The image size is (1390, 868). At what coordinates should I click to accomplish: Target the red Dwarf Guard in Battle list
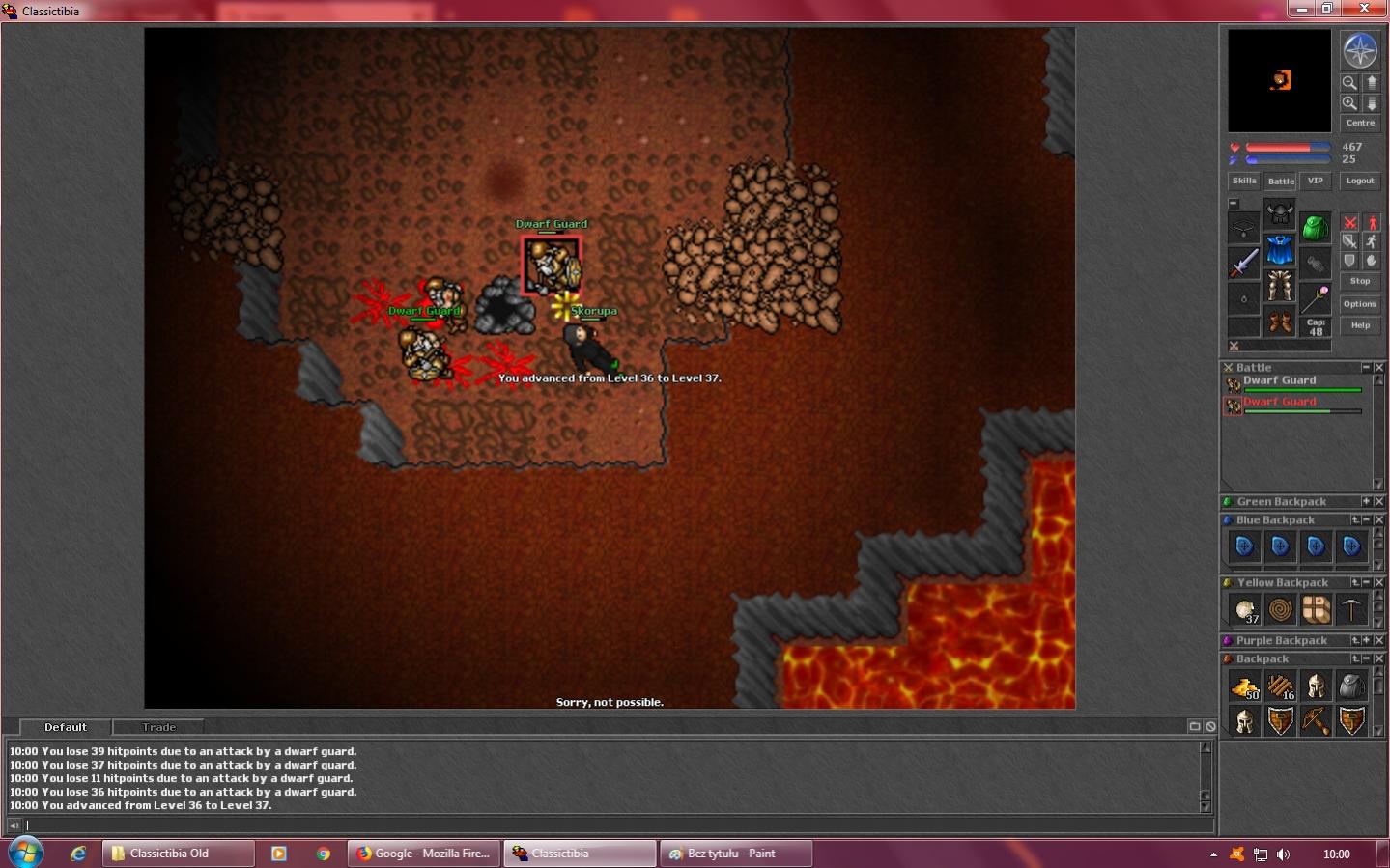[x=1279, y=402]
